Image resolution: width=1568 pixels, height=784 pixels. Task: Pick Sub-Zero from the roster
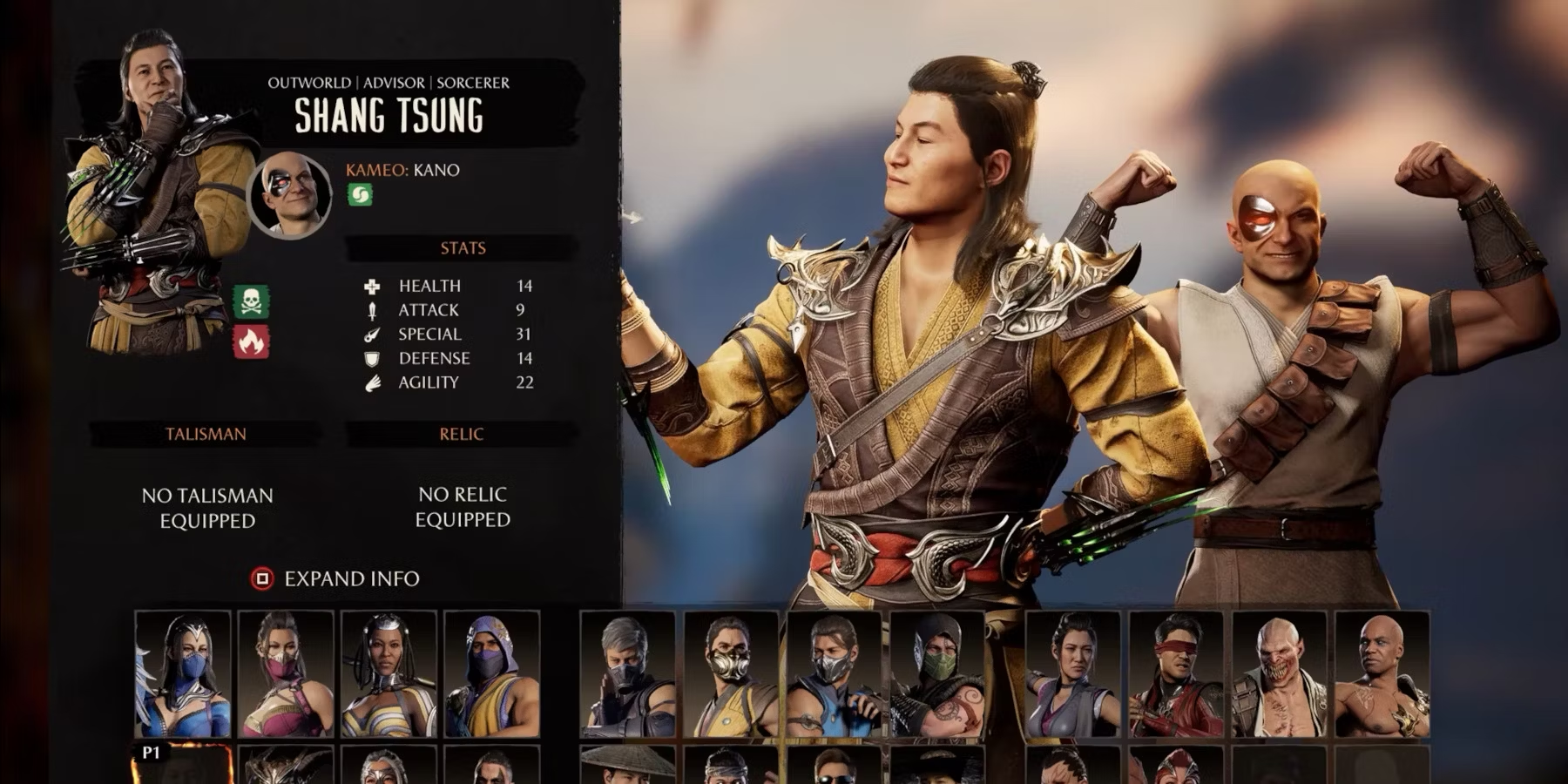point(834,674)
